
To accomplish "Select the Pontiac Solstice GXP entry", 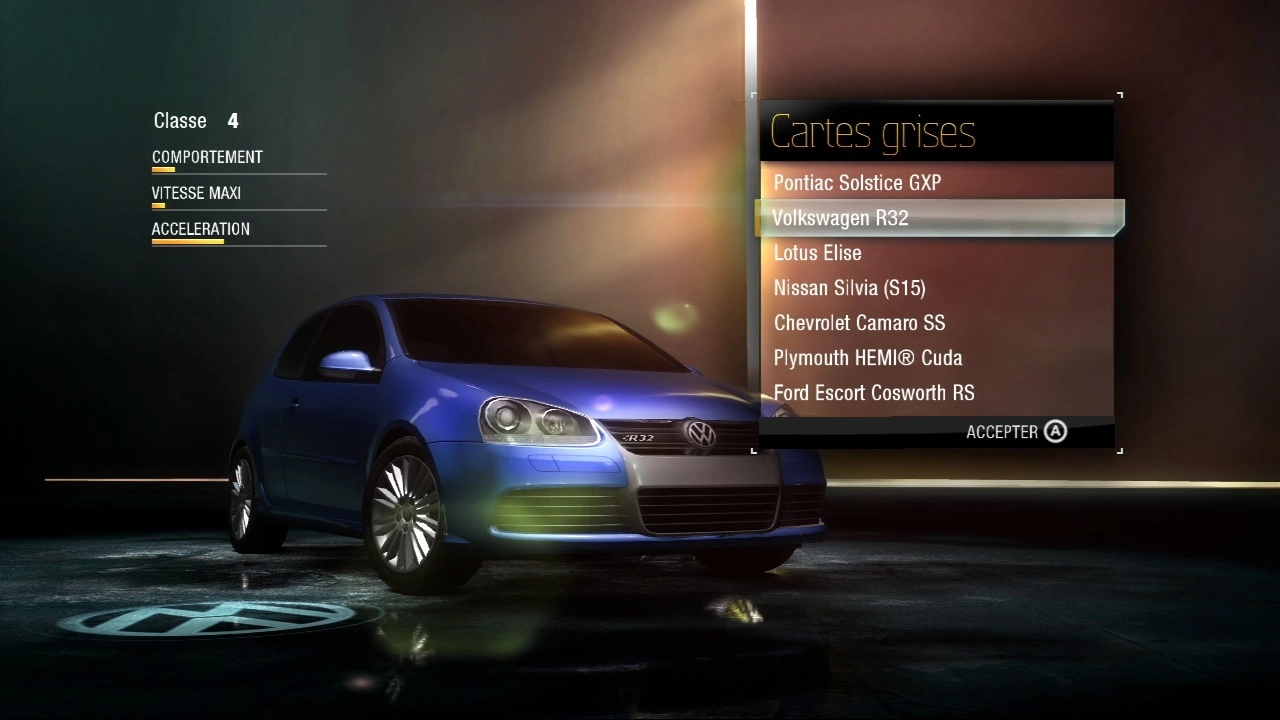I will pyautogui.click(x=857, y=183).
